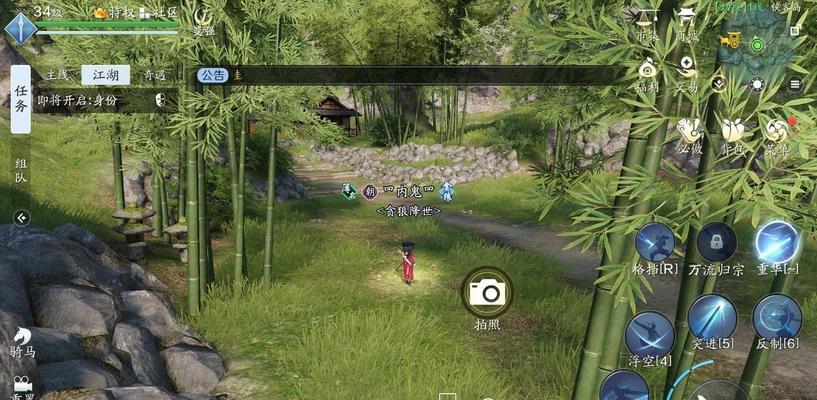
Task: Activate the 格挡 block skill
Action: point(655,246)
